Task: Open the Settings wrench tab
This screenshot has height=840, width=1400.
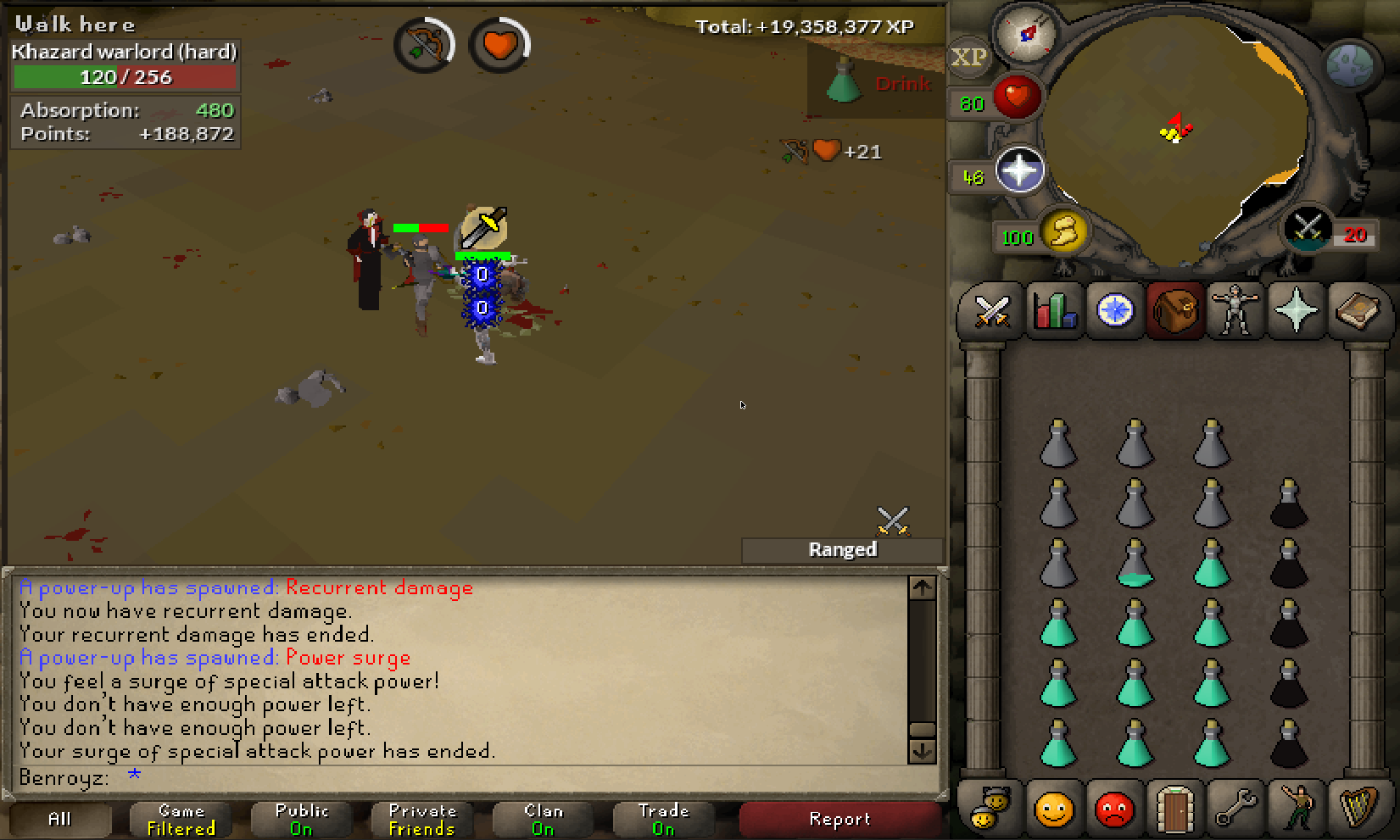Action: coord(1235,809)
